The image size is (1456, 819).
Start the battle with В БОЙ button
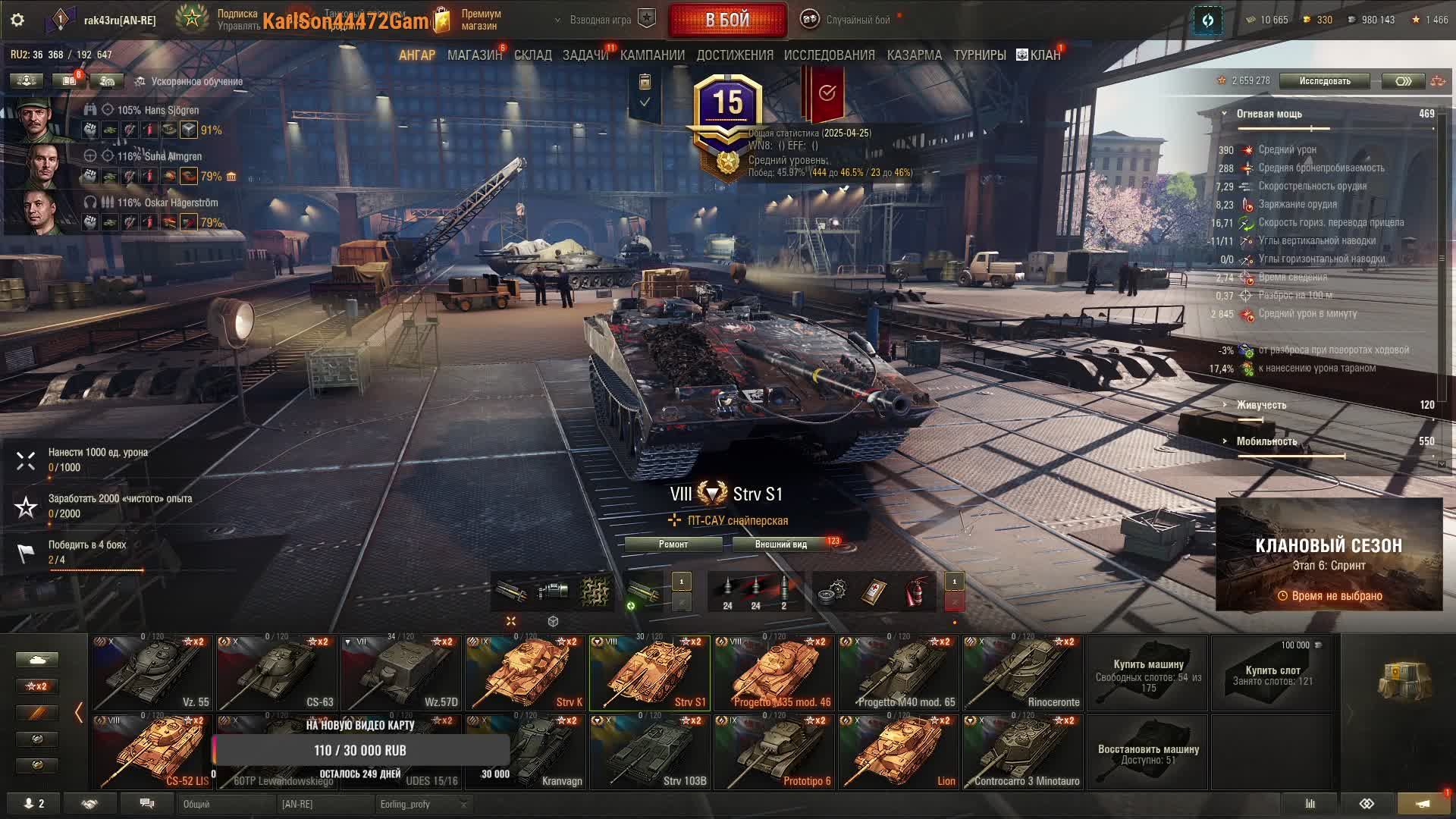coord(727,20)
